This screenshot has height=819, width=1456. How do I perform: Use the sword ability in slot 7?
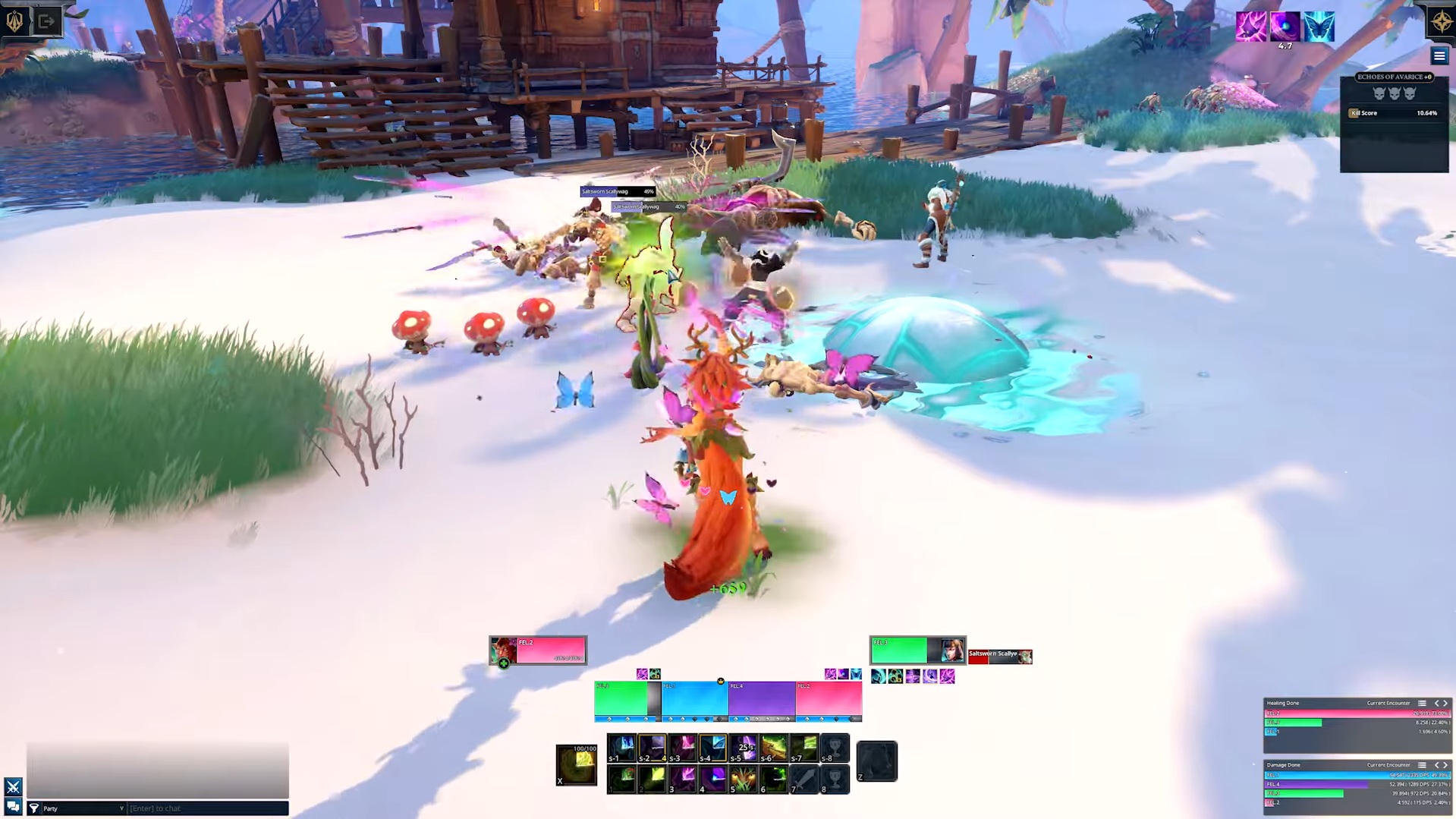[804, 780]
